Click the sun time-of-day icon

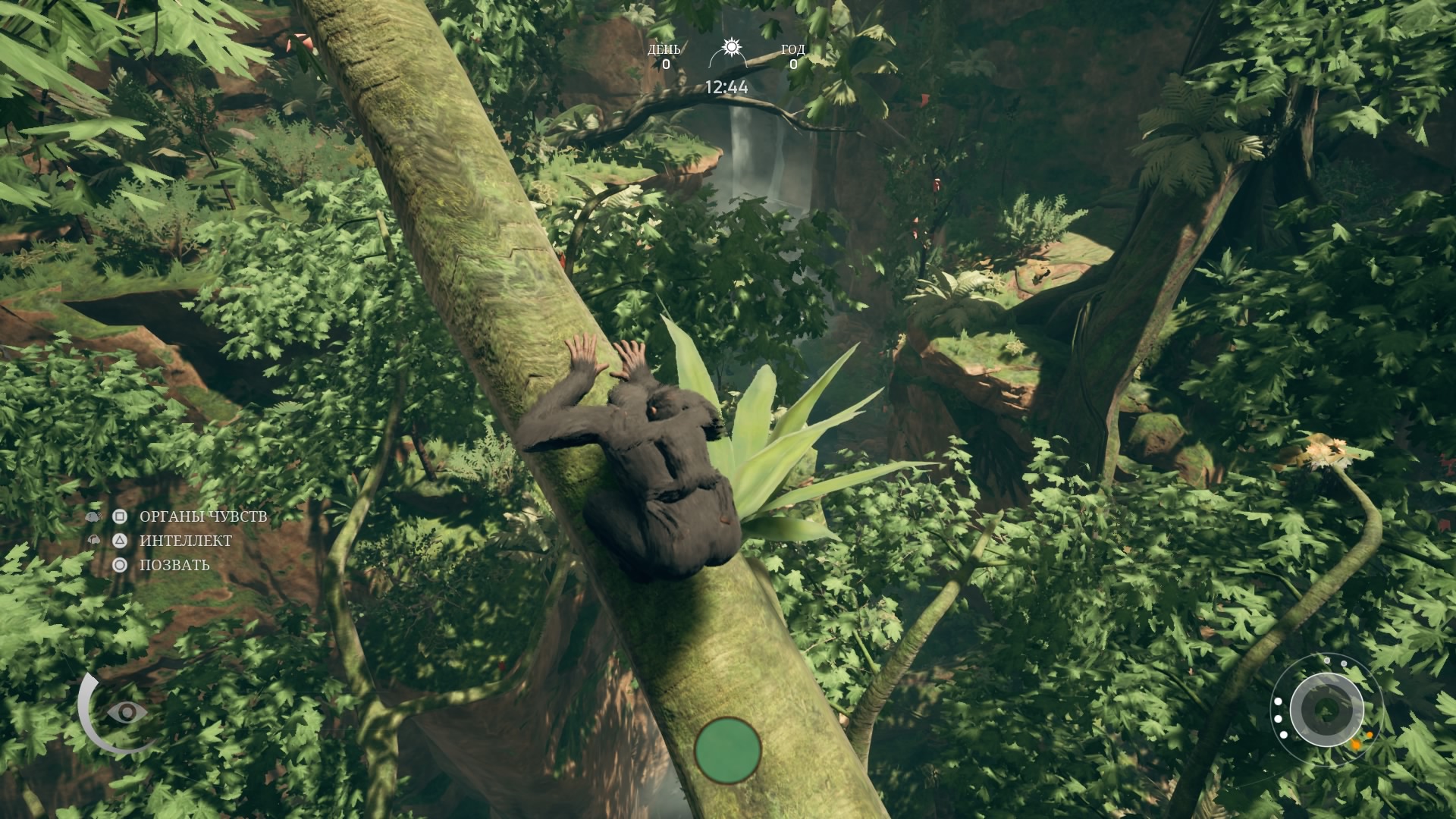[730, 49]
